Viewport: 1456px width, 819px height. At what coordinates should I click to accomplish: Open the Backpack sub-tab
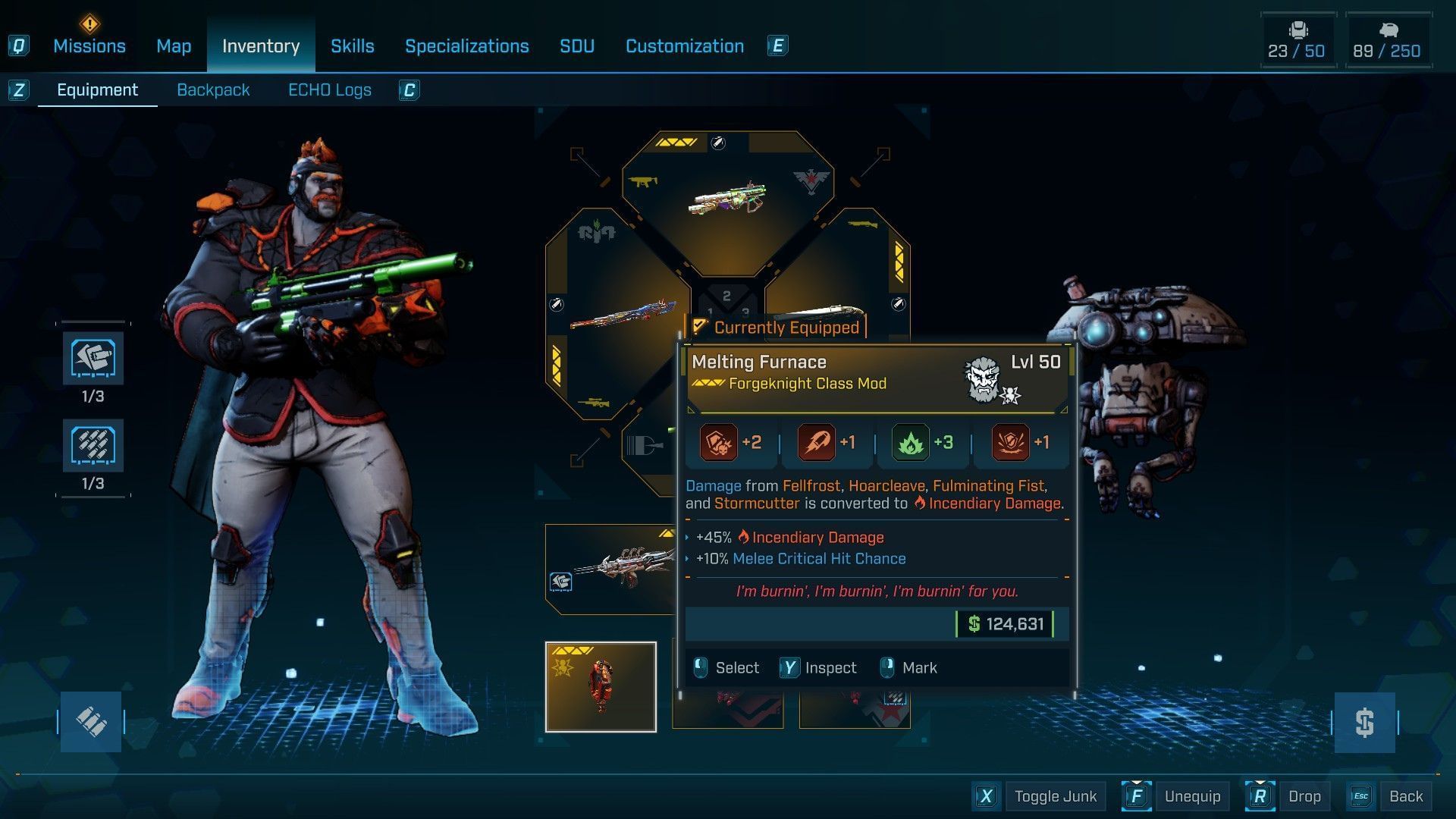tap(213, 90)
